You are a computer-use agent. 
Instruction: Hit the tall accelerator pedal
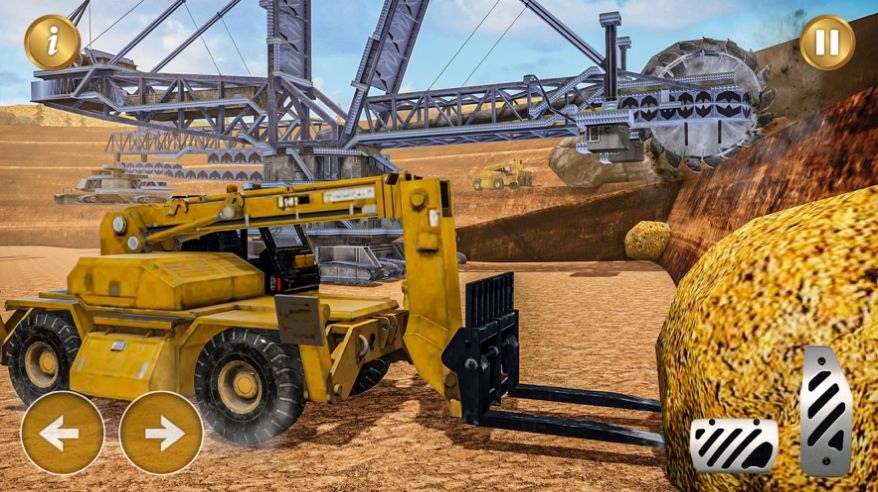pyautogui.click(x=826, y=411)
